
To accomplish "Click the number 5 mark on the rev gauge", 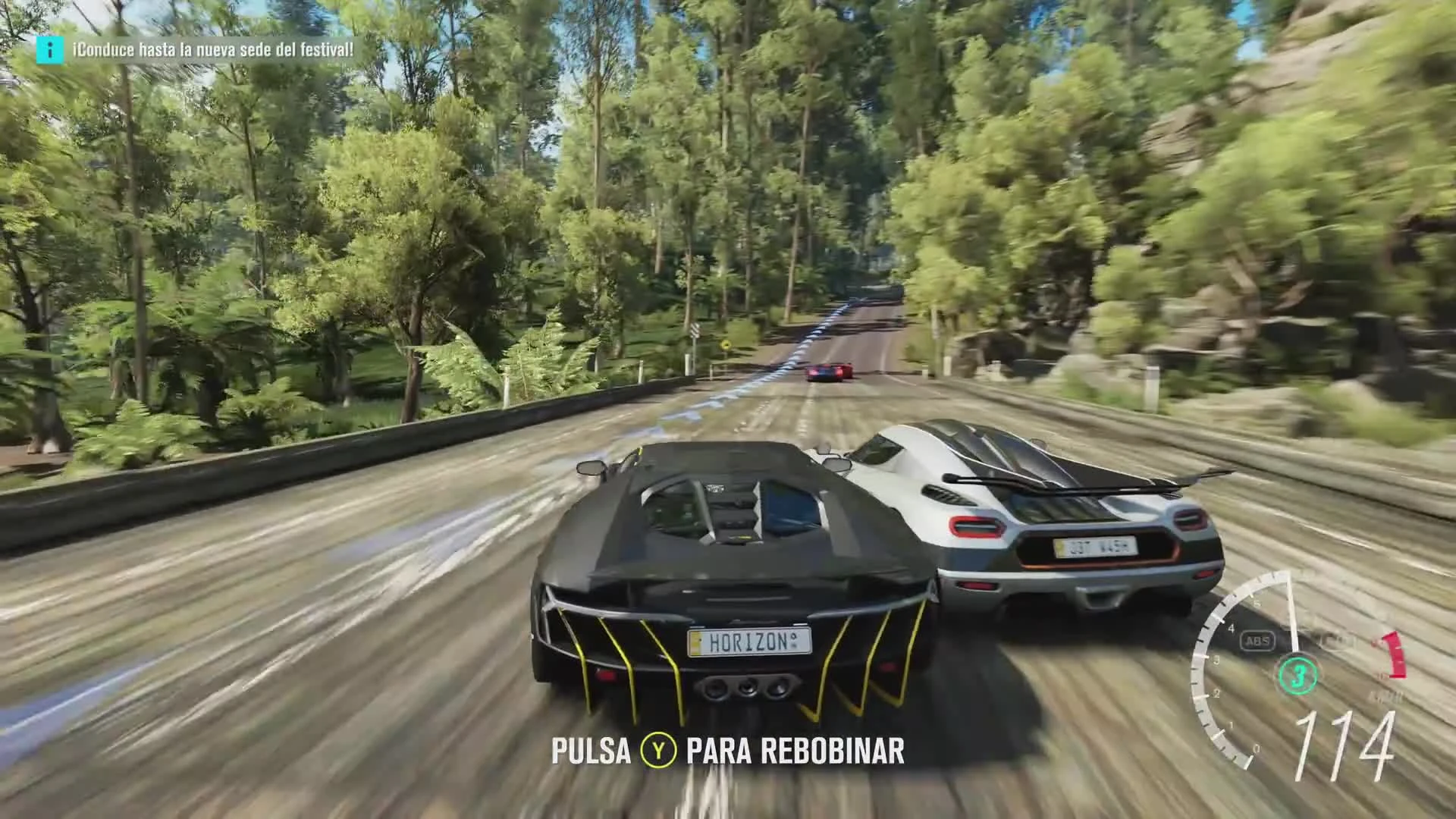I will click(1256, 603).
